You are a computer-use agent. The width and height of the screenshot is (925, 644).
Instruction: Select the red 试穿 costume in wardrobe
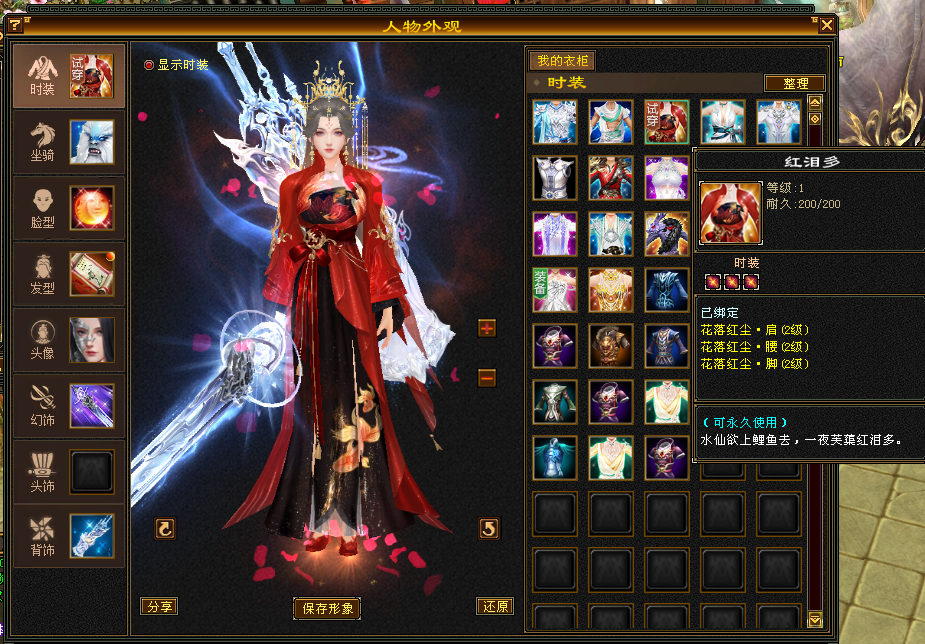[666, 122]
